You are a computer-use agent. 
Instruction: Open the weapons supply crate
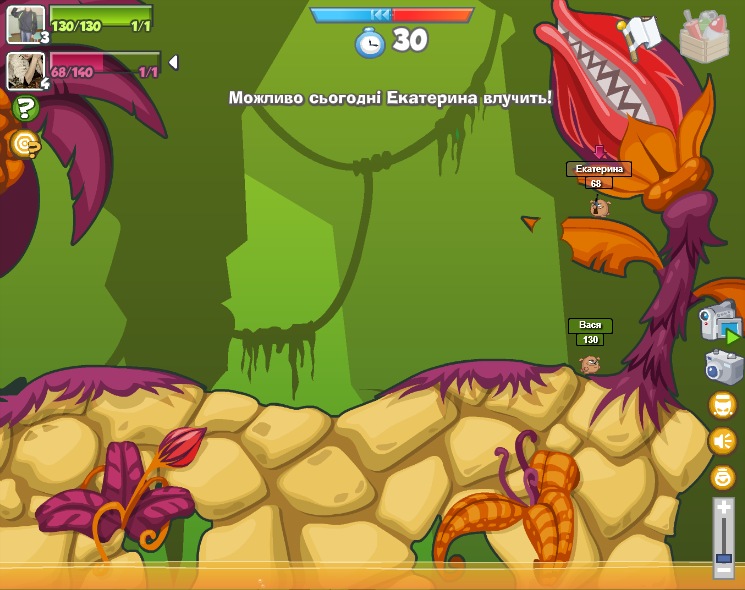click(x=704, y=37)
